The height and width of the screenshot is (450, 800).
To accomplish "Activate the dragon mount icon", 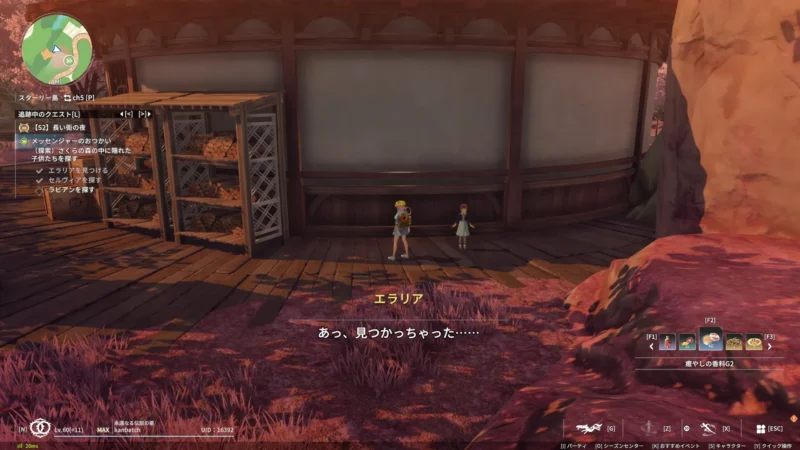I will (x=588, y=427).
